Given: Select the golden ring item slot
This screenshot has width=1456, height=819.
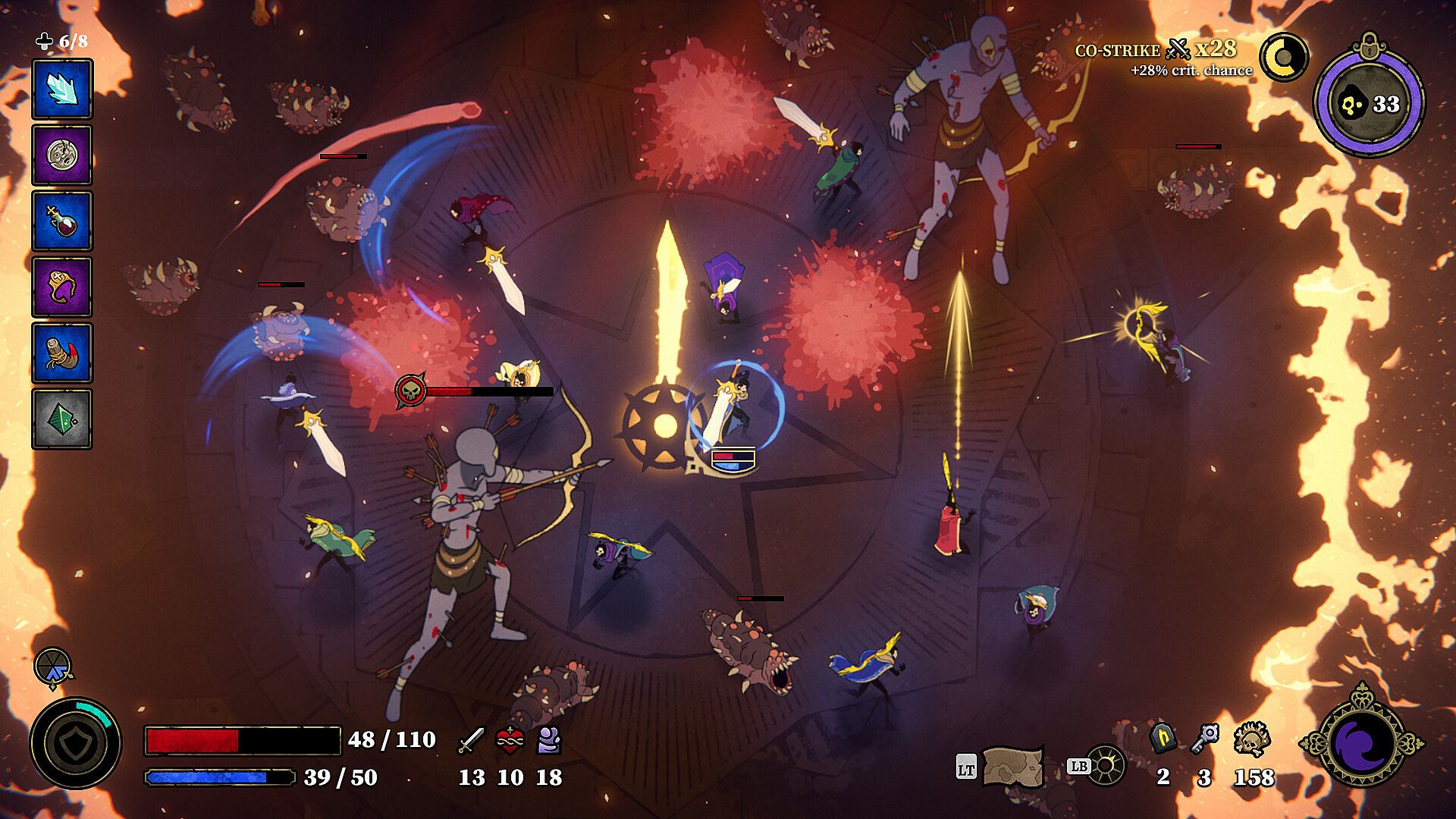Looking at the screenshot, I should [62, 287].
